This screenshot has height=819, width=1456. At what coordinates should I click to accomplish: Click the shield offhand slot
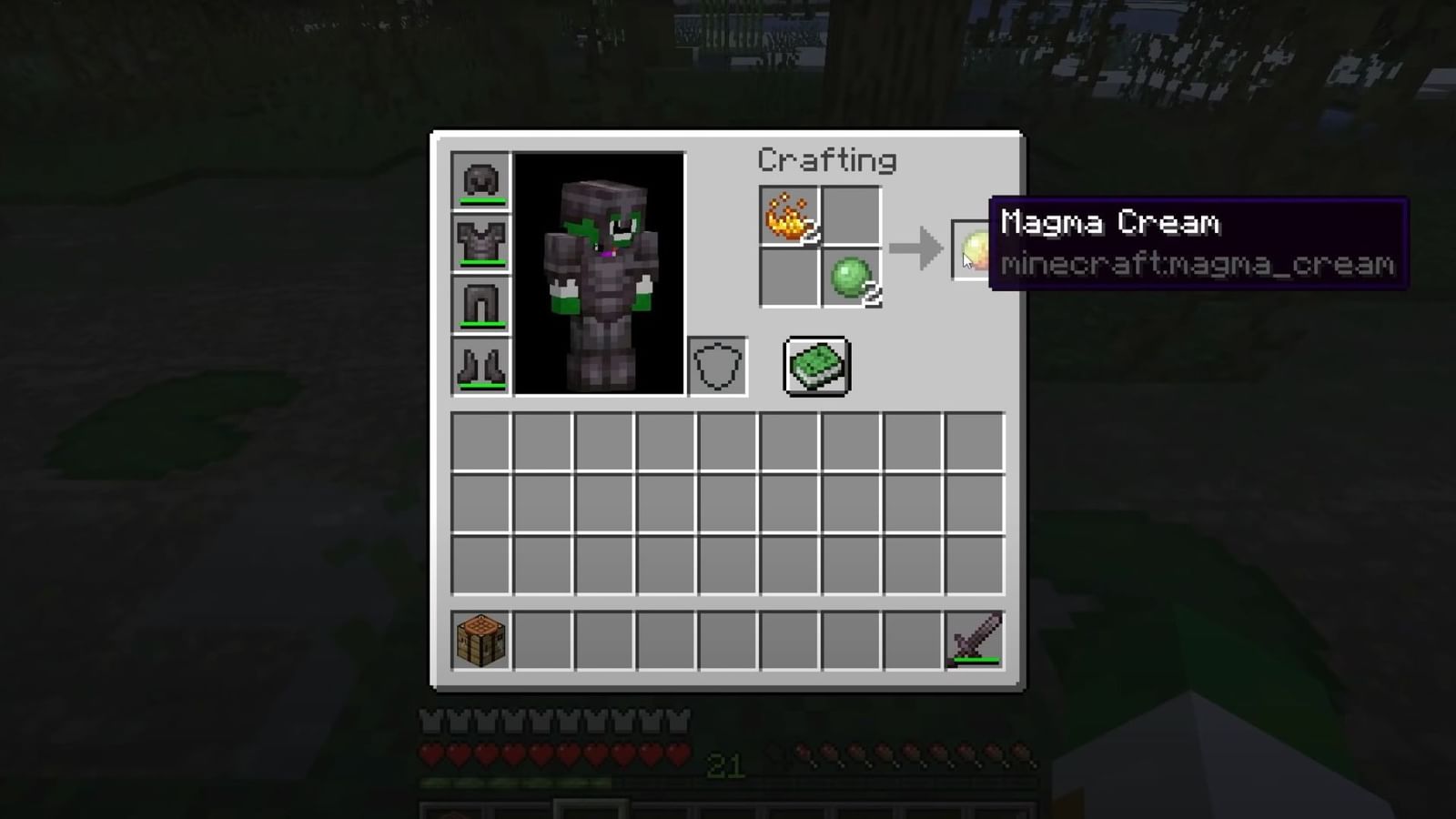point(715,366)
